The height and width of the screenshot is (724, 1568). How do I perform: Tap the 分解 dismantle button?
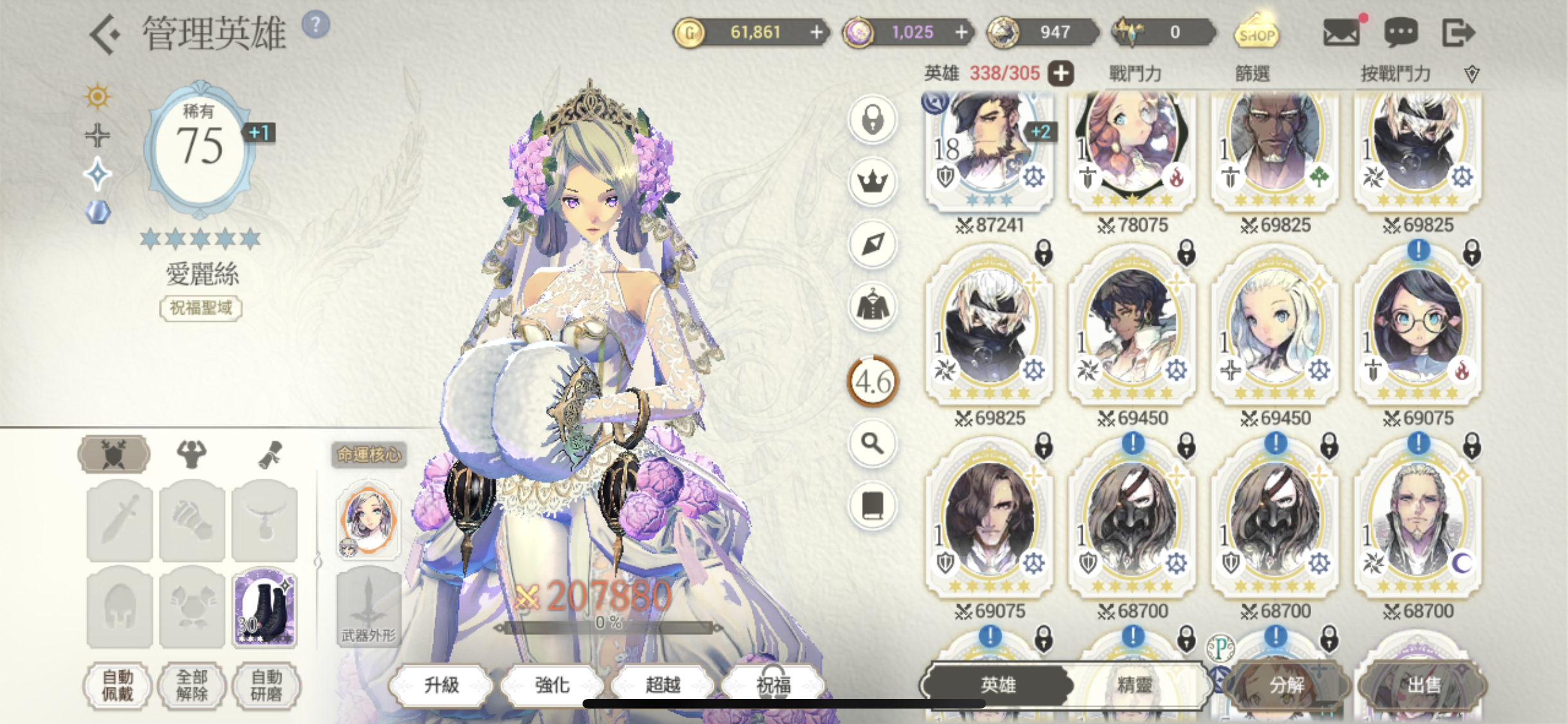point(1286,685)
